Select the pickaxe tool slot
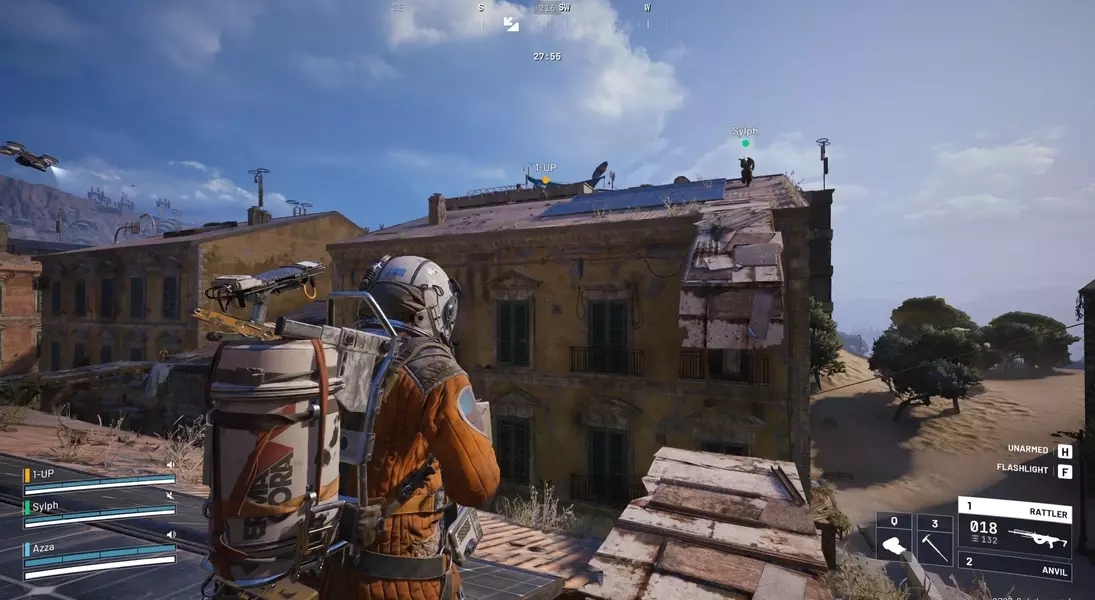 (934, 540)
